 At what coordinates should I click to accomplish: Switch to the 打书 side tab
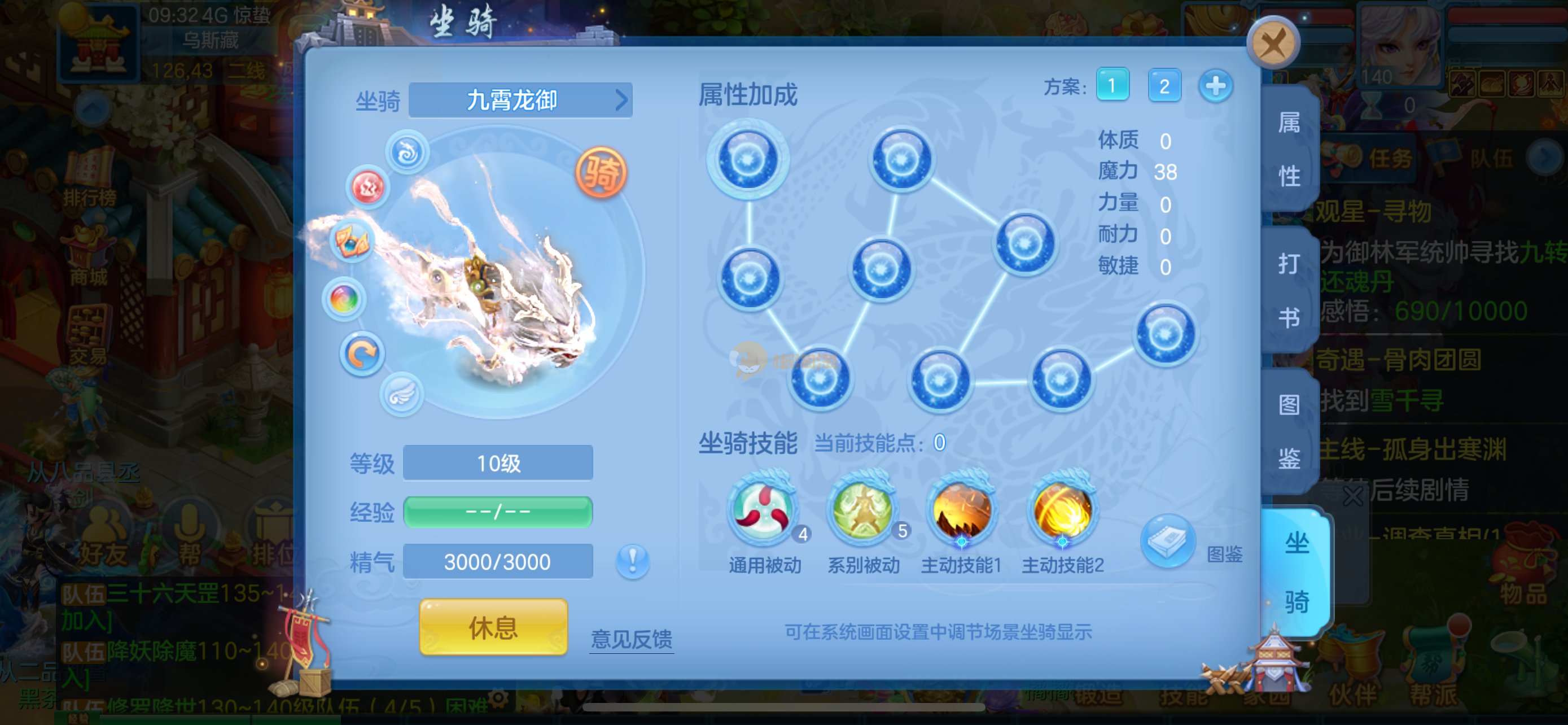(x=1290, y=290)
